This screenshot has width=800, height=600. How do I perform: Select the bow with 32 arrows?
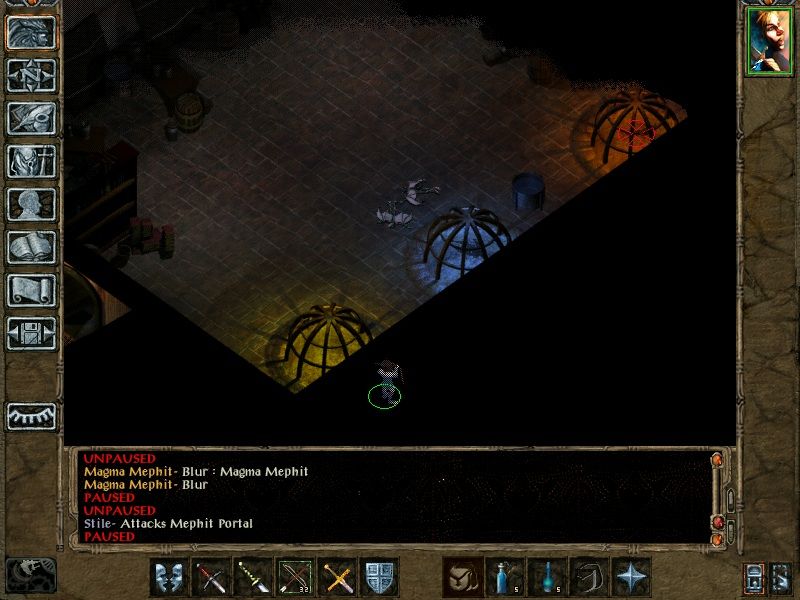click(x=295, y=577)
